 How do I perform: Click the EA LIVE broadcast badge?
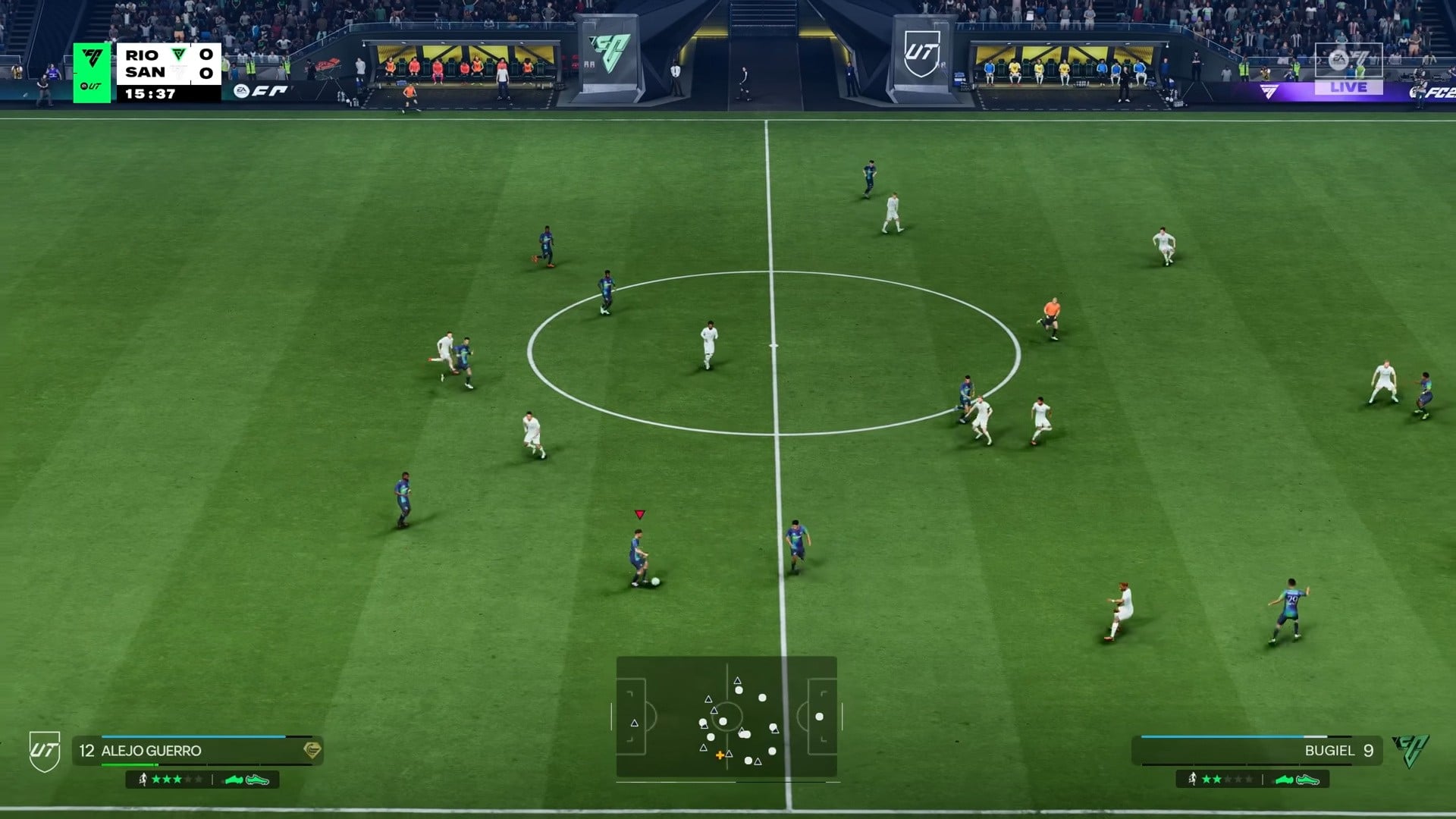point(1348,70)
